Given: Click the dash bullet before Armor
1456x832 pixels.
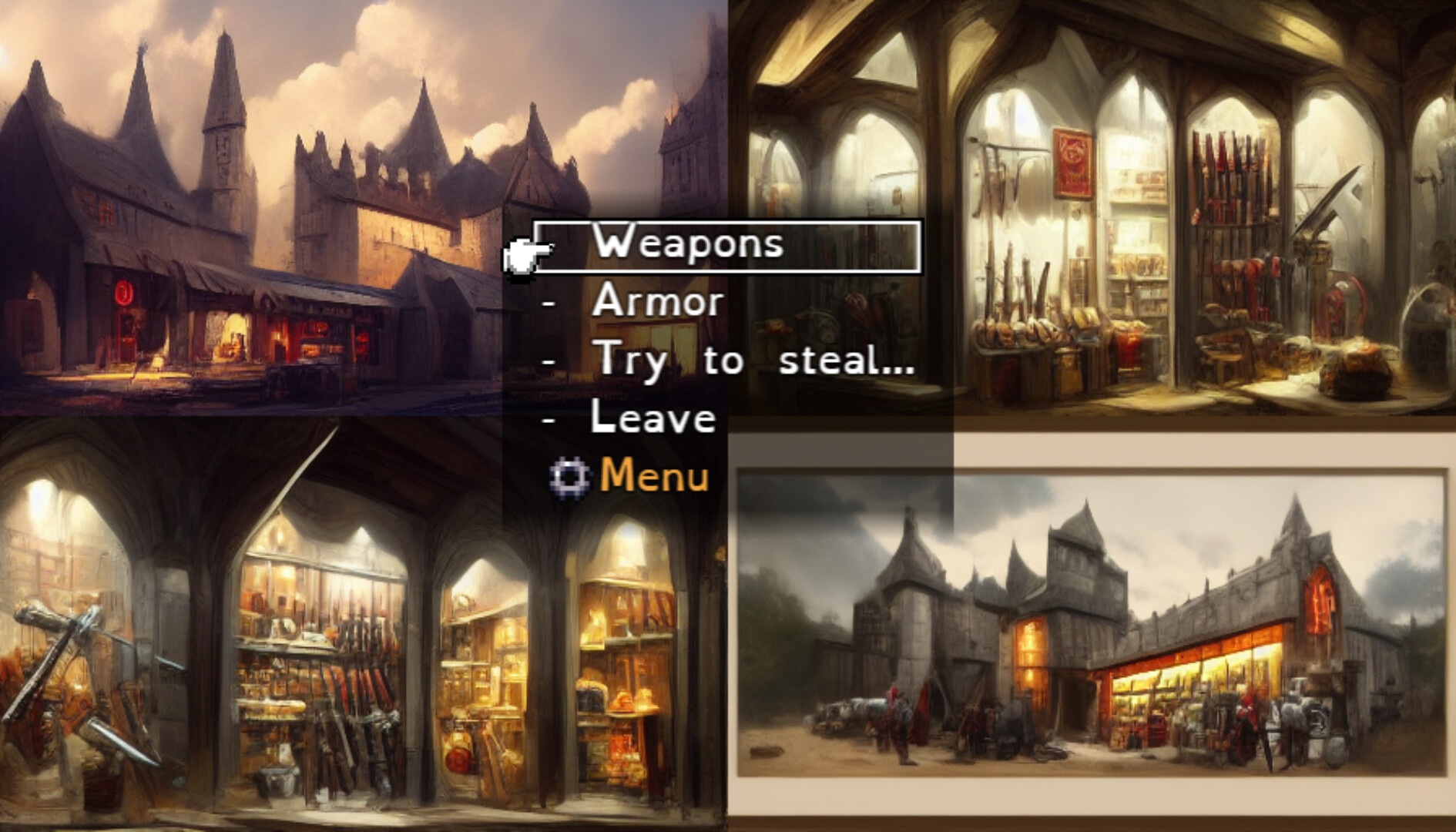Looking at the screenshot, I should tap(549, 304).
